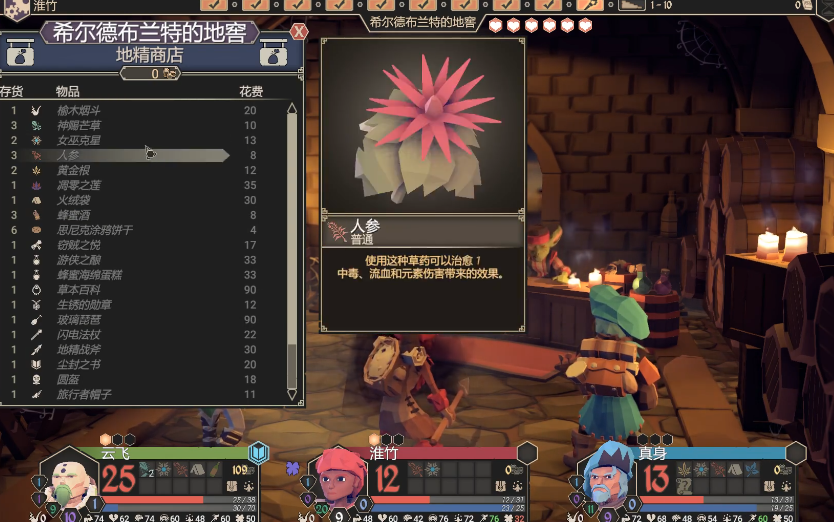
Task: Open 云飞's blue book icon
Action: [260, 454]
